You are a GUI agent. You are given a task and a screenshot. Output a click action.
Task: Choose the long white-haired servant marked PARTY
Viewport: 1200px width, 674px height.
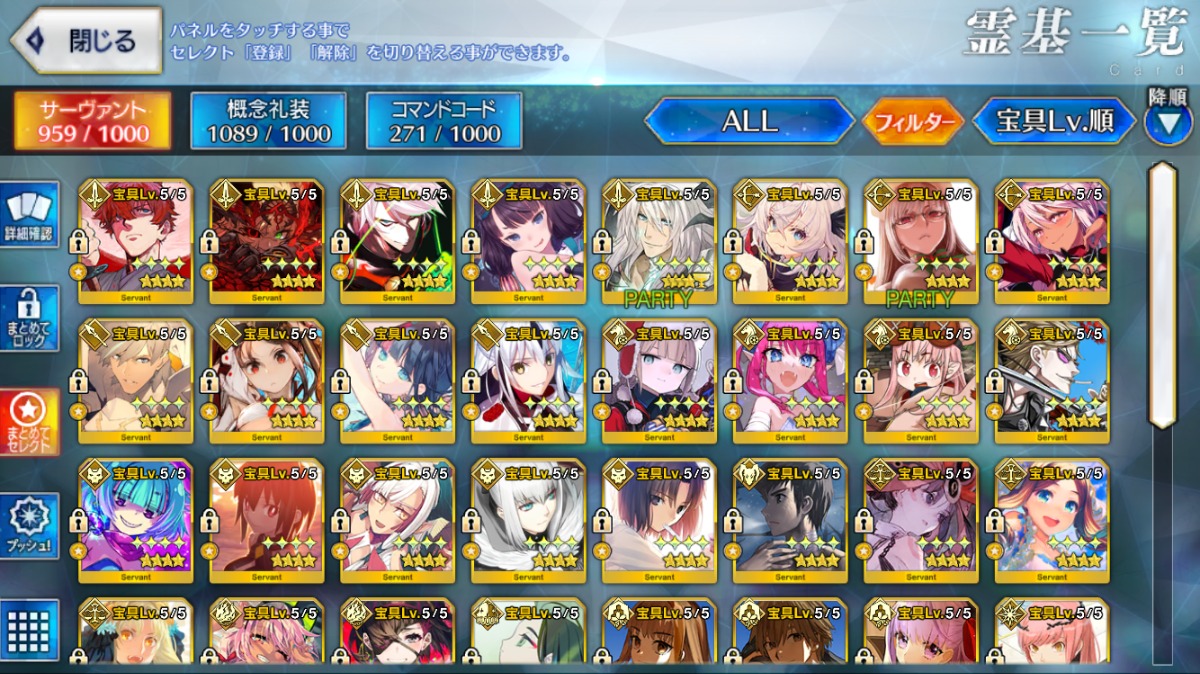click(x=659, y=242)
